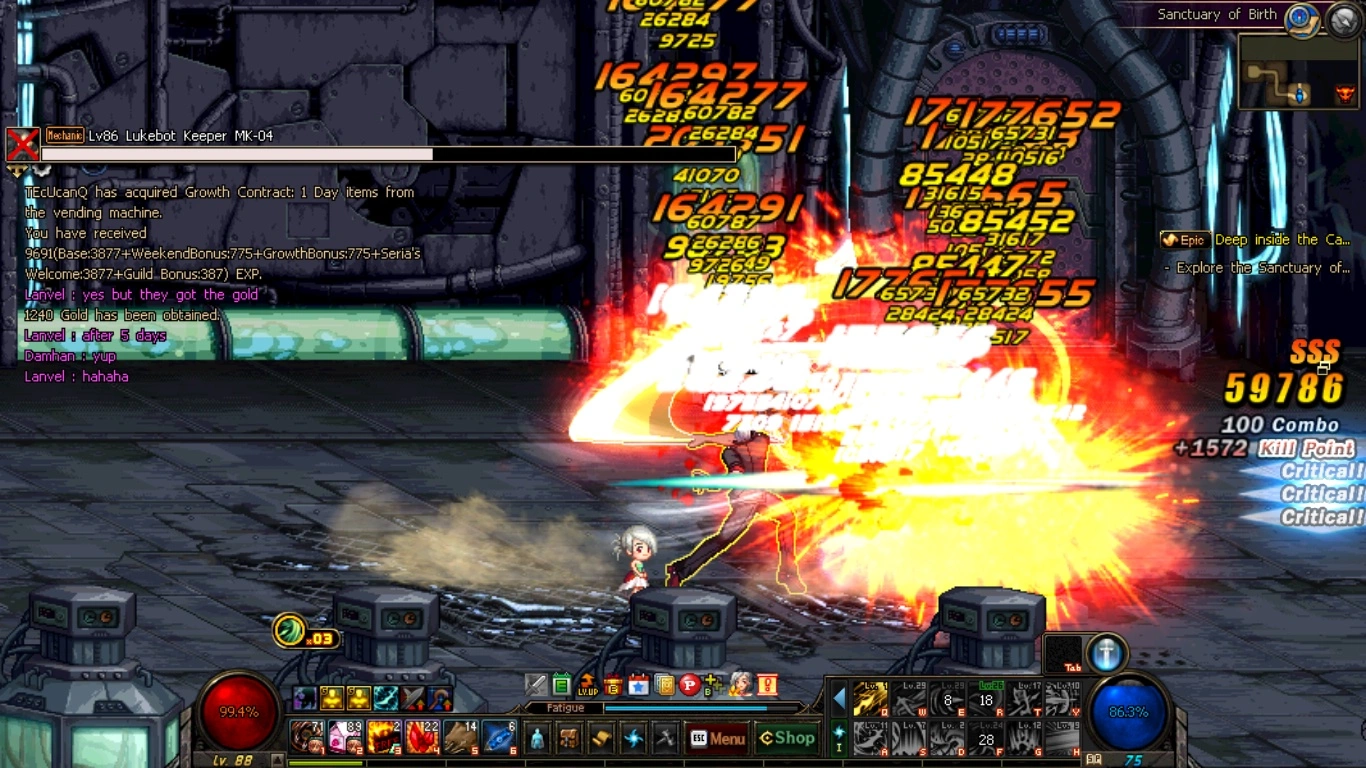Click the blue left-arrow skill bar toggle

coord(839,698)
